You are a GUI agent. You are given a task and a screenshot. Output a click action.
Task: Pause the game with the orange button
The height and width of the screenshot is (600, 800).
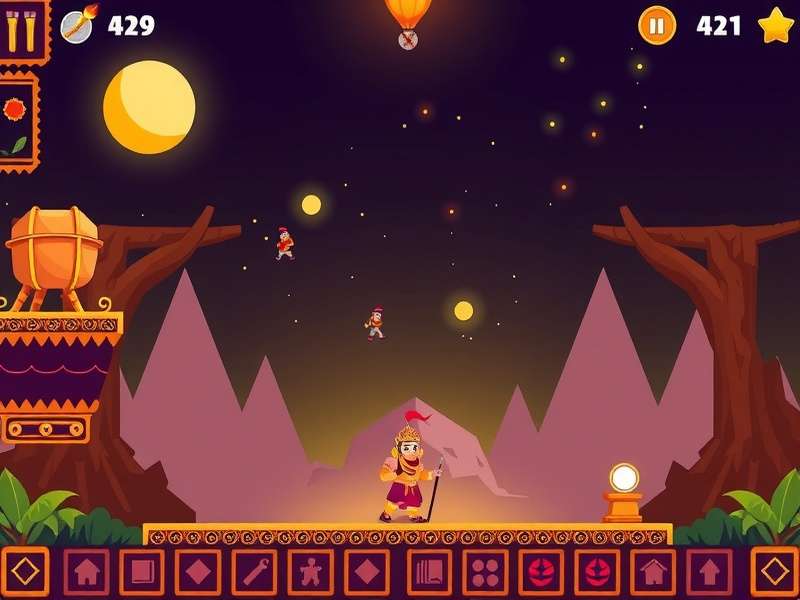[x=657, y=25]
